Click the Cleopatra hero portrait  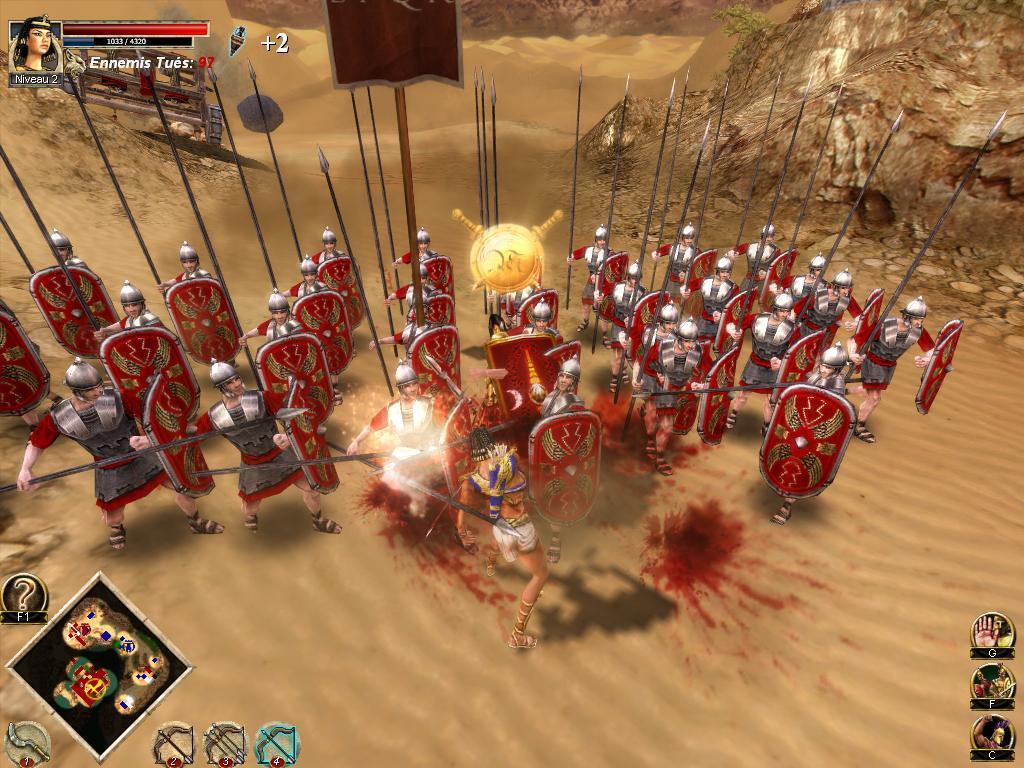click(x=35, y=44)
